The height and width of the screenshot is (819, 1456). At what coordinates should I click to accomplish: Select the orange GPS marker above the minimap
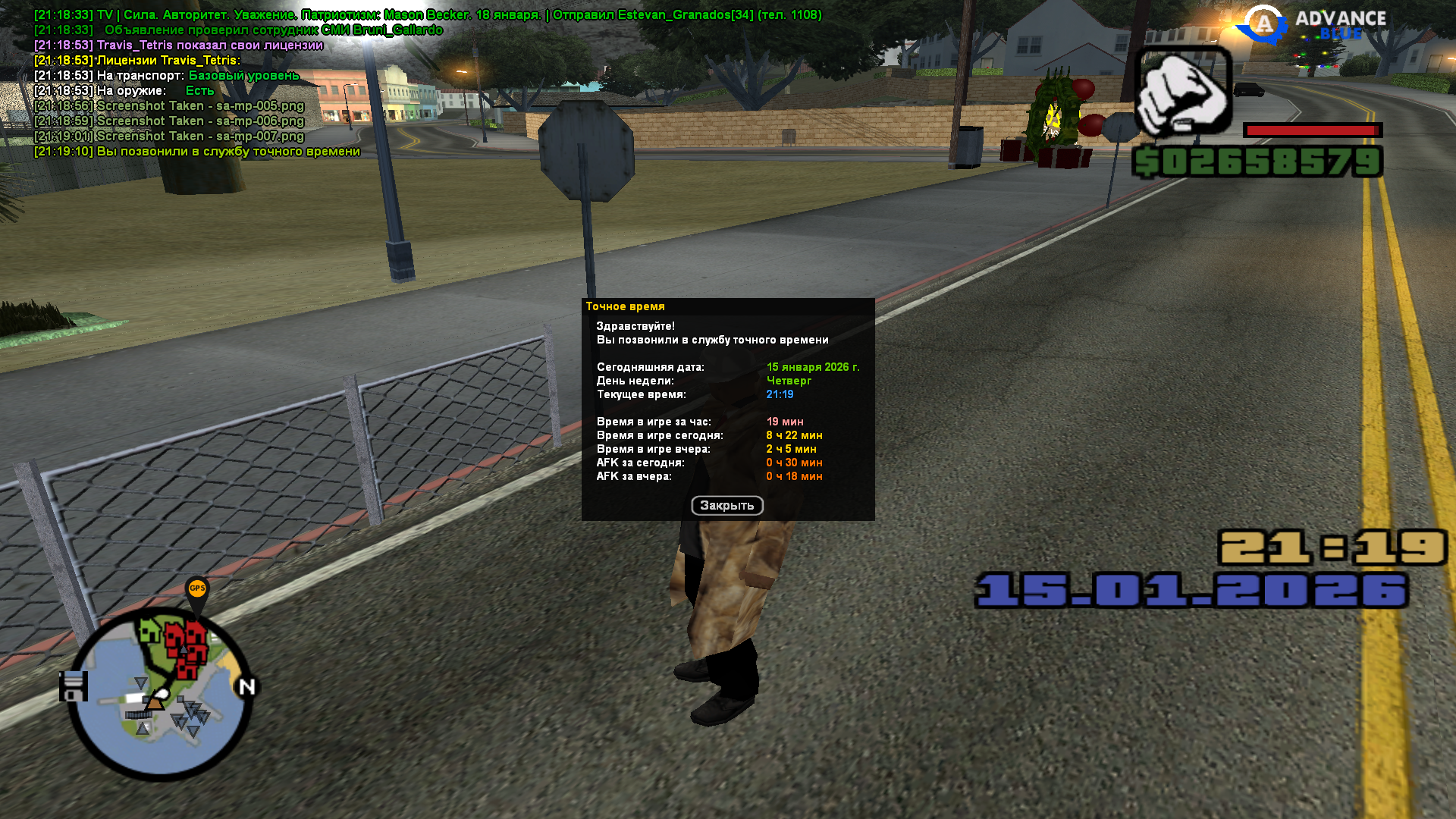coord(197,588)
